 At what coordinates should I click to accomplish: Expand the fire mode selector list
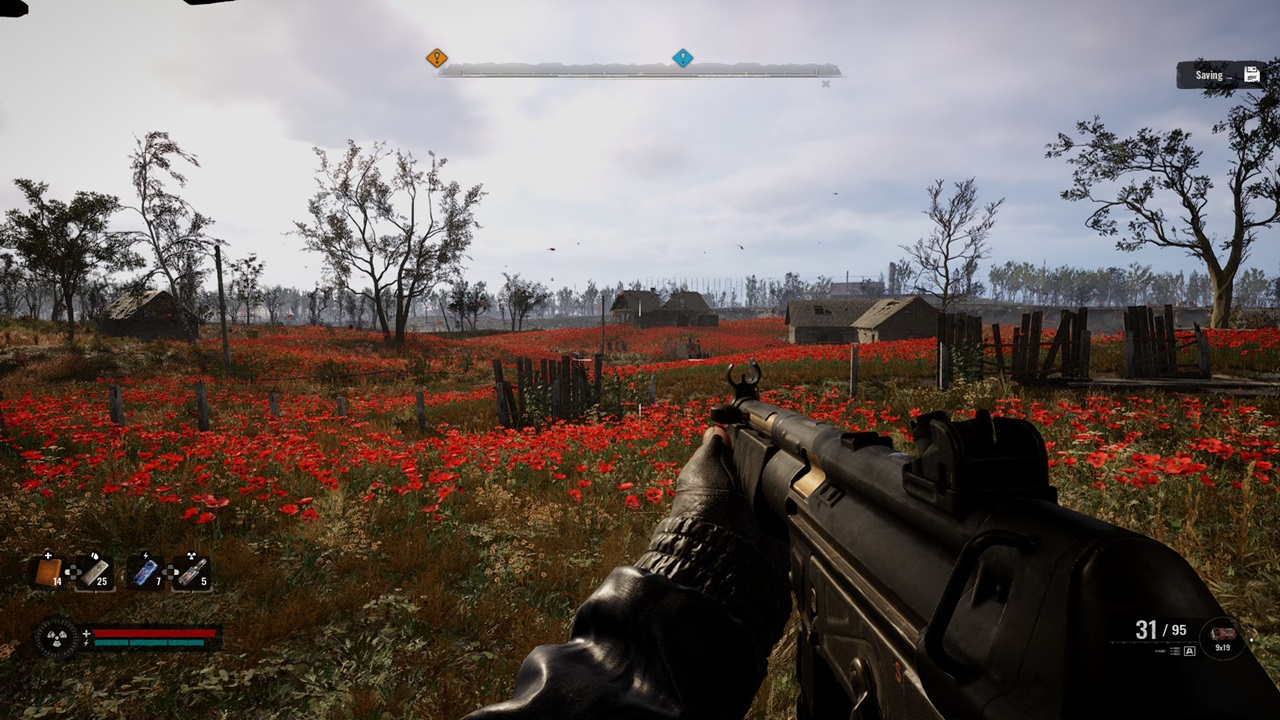pos(1175,651)
